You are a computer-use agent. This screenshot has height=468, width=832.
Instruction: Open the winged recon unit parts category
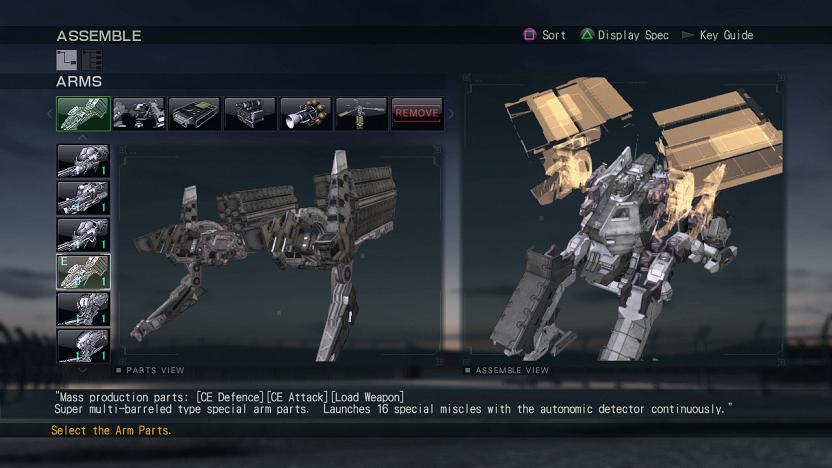[361, 114]
